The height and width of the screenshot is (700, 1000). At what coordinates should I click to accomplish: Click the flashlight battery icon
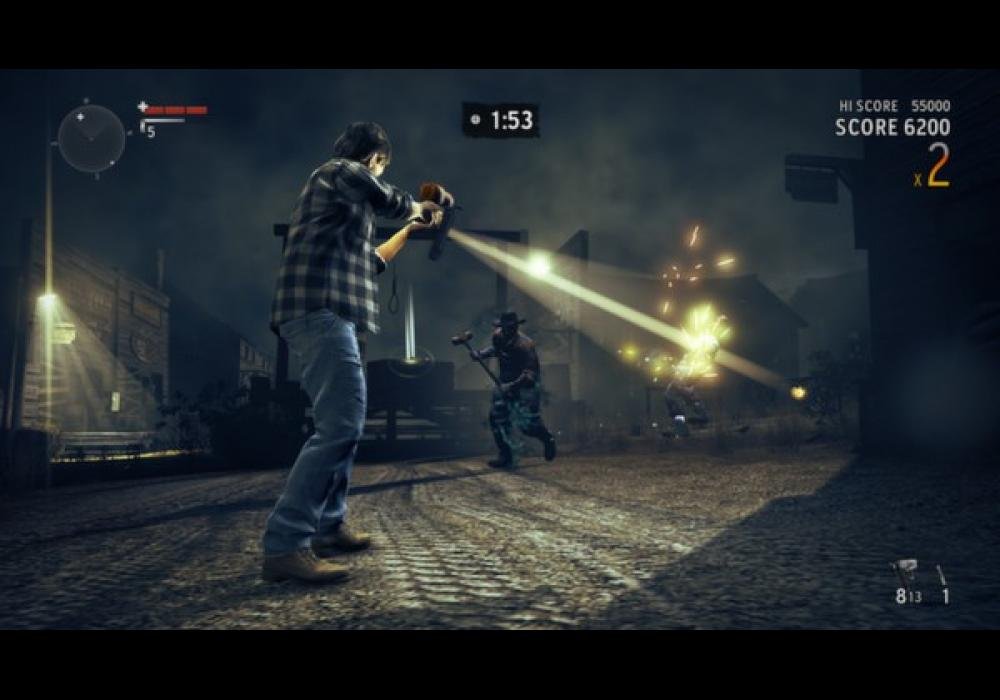point(144,129)
